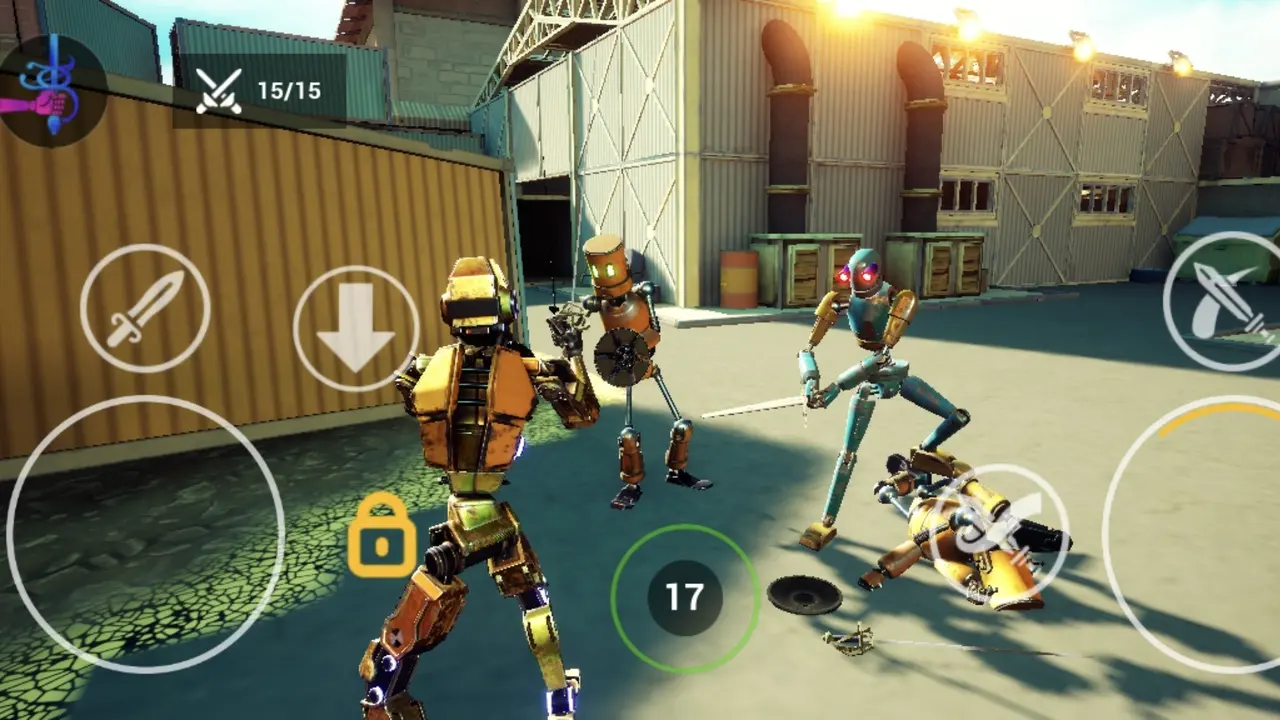Toggle the yellow padlock target lock

pos(381,536)
